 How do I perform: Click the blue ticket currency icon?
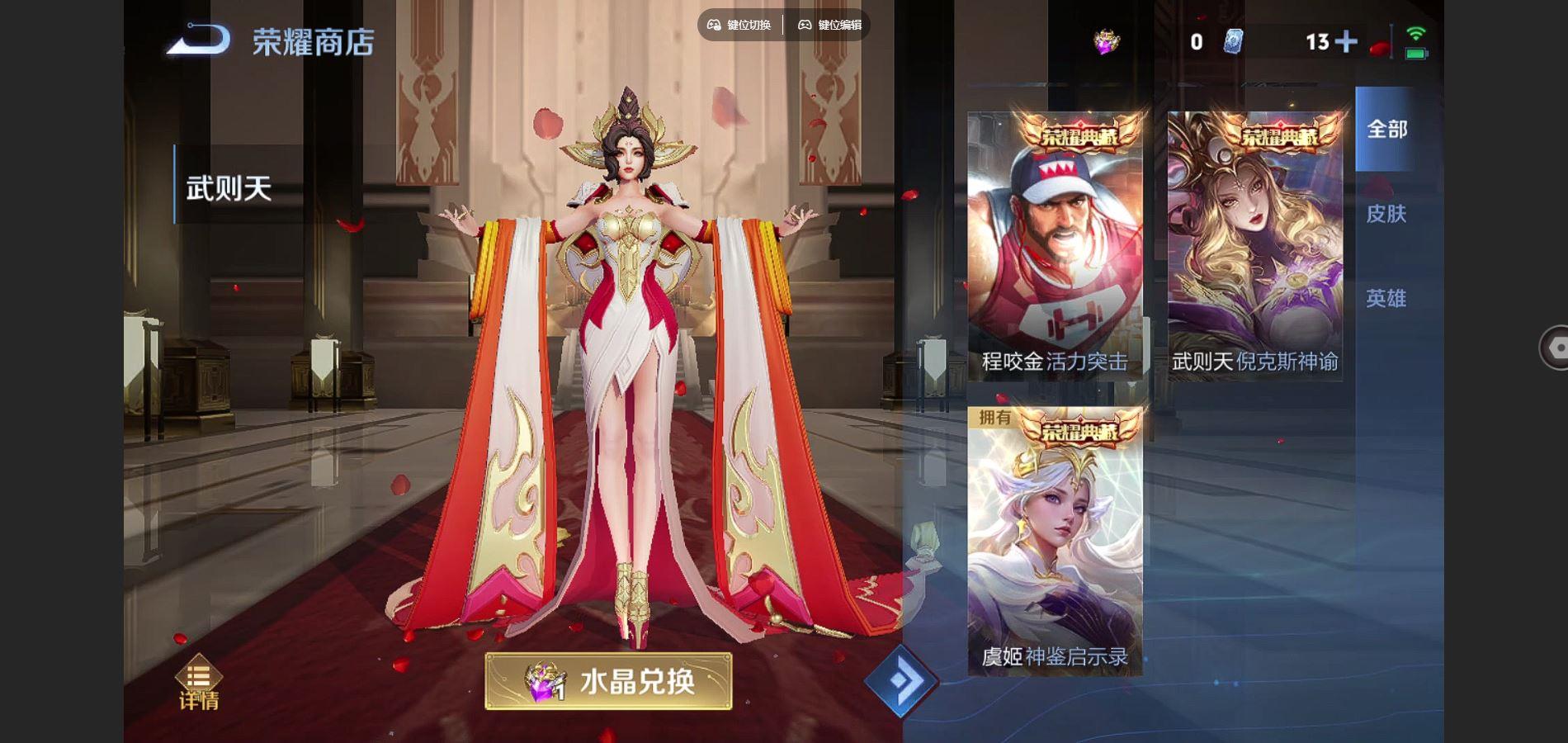pos(1232,41)
